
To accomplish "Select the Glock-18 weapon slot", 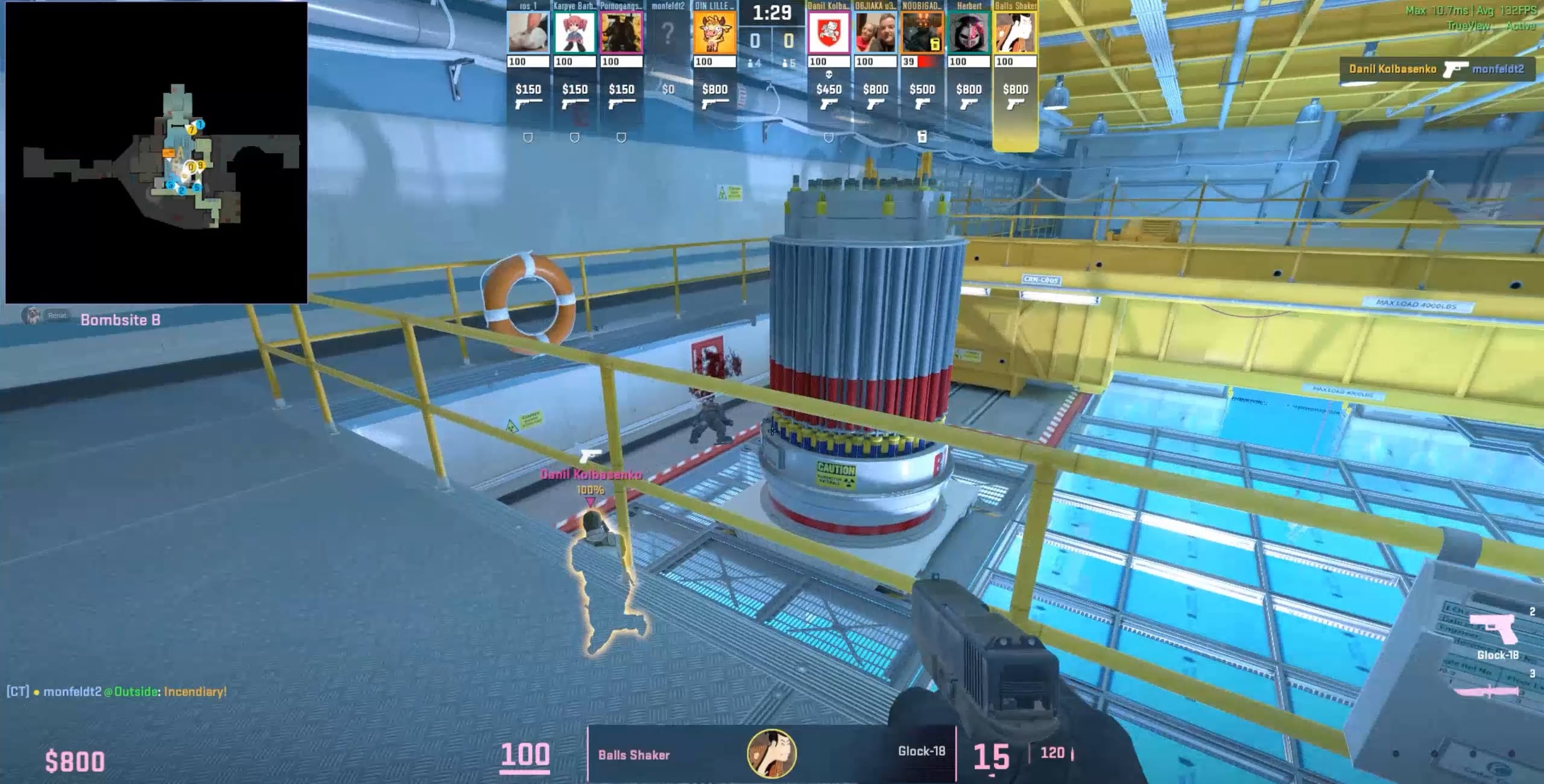I will point(1497,634).
